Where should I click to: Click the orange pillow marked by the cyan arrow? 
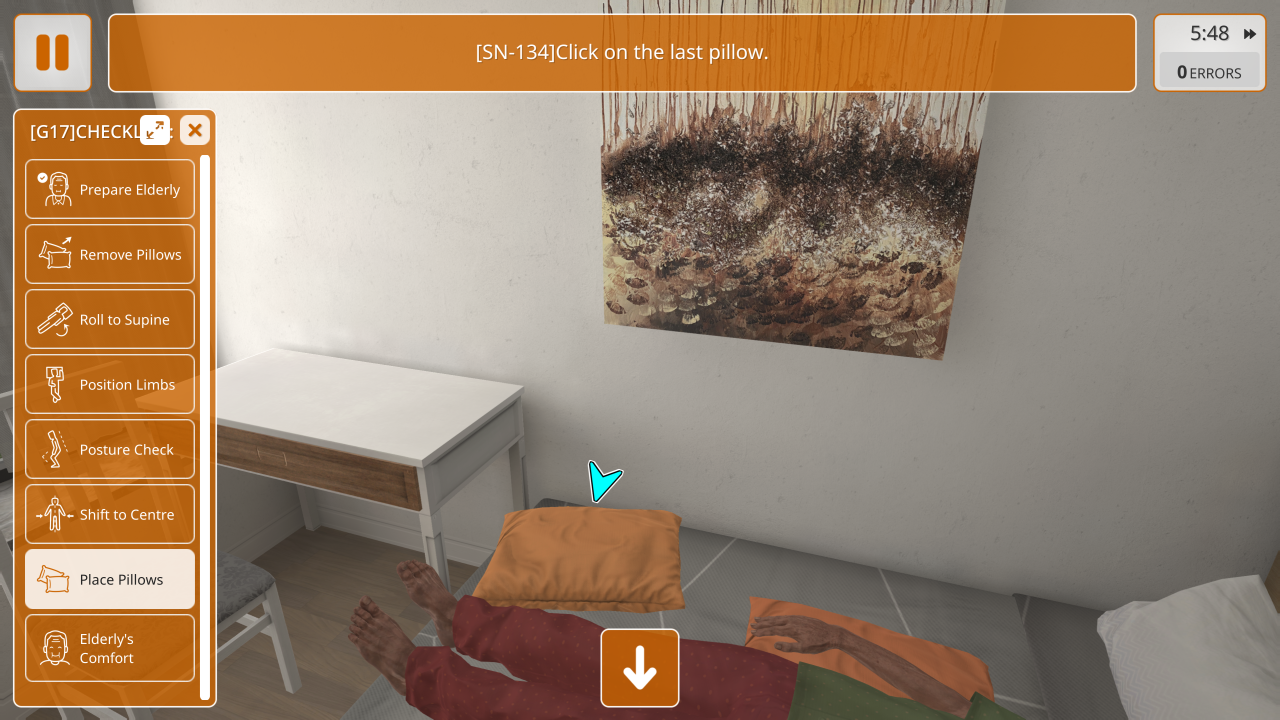(580, 558)
